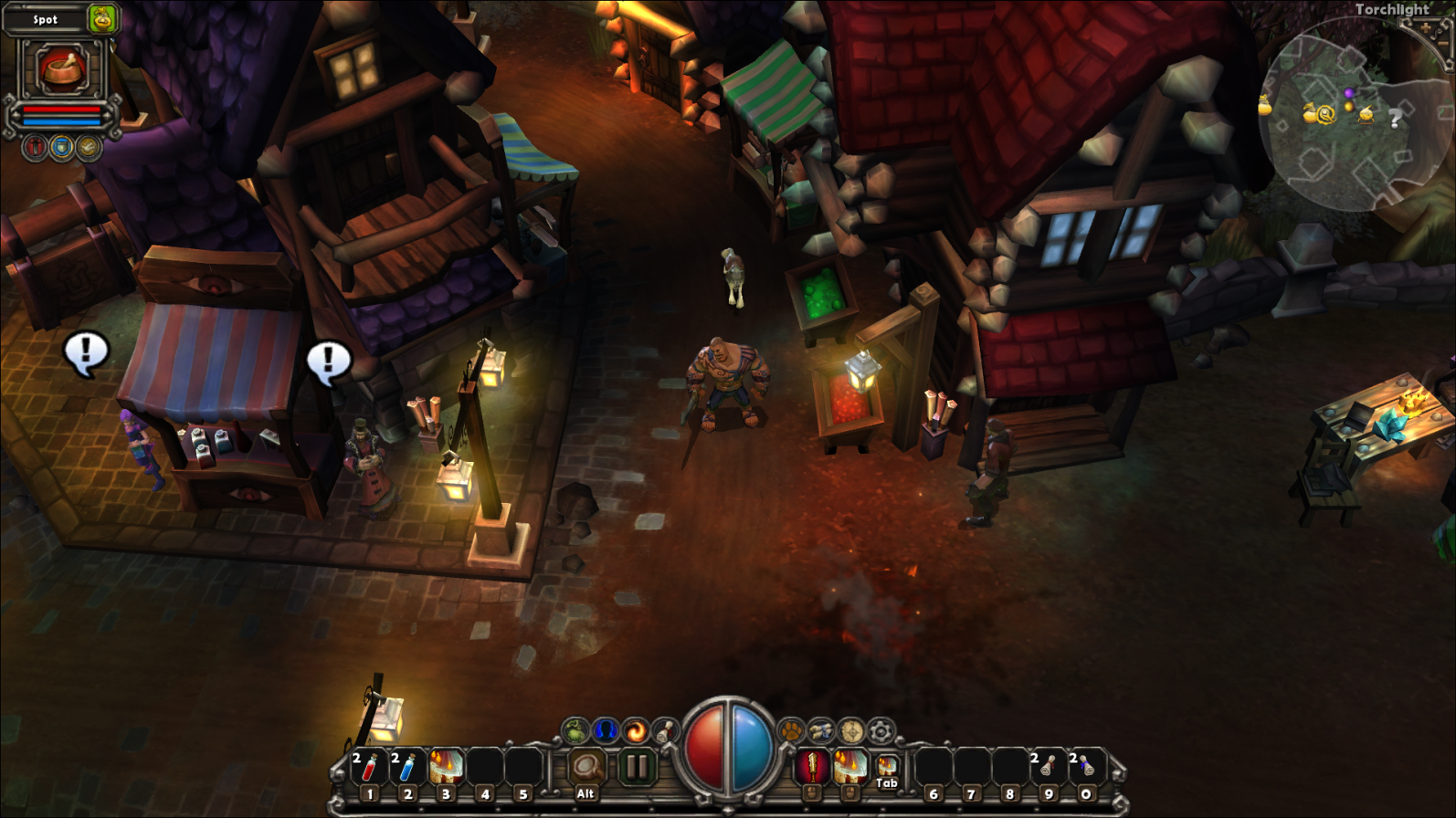Zoom out the minimap with the minus button
Image resolution: width=1456 pixels, height=818 pixels.
click(1444, 45)
